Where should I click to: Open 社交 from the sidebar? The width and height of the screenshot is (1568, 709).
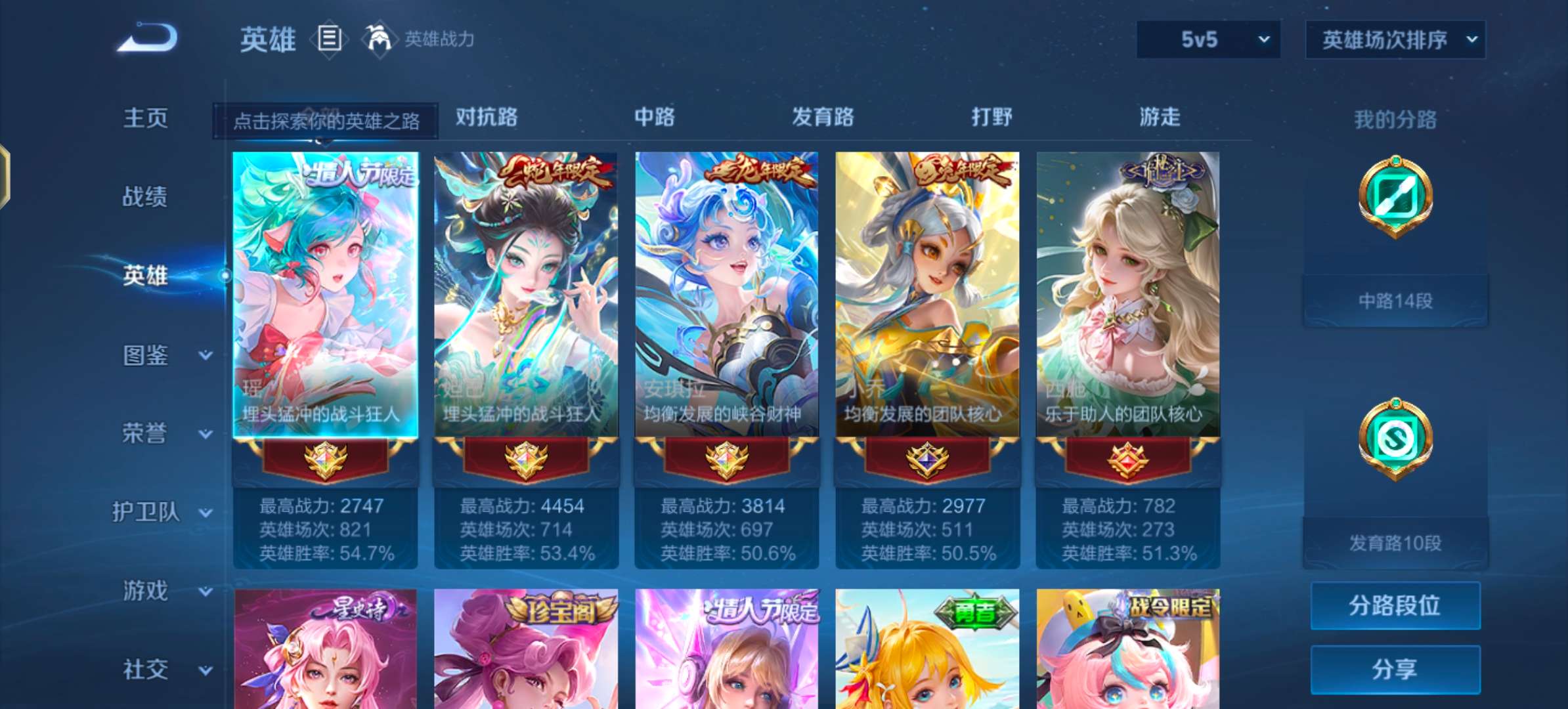pos(146,670)
